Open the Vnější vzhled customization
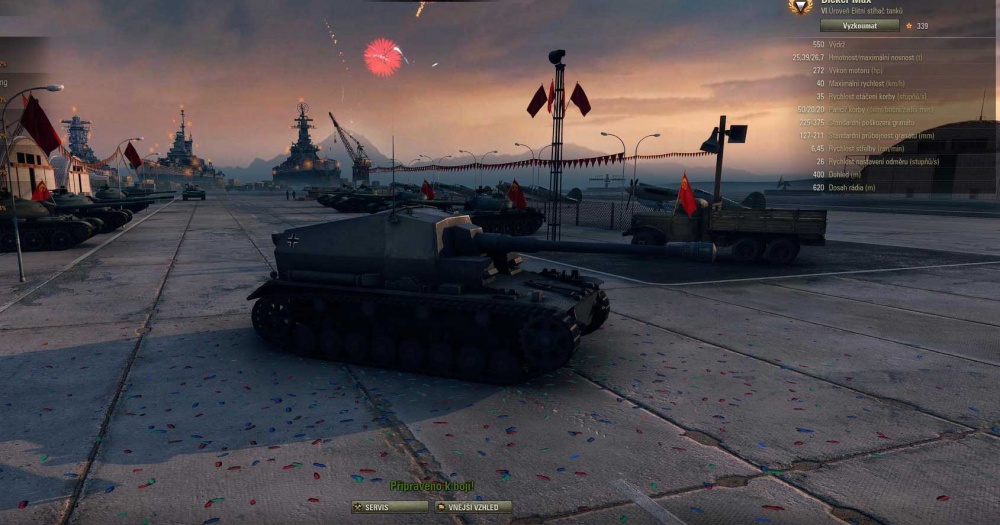This screenshot has height=525, width=1000. [473, 507]
